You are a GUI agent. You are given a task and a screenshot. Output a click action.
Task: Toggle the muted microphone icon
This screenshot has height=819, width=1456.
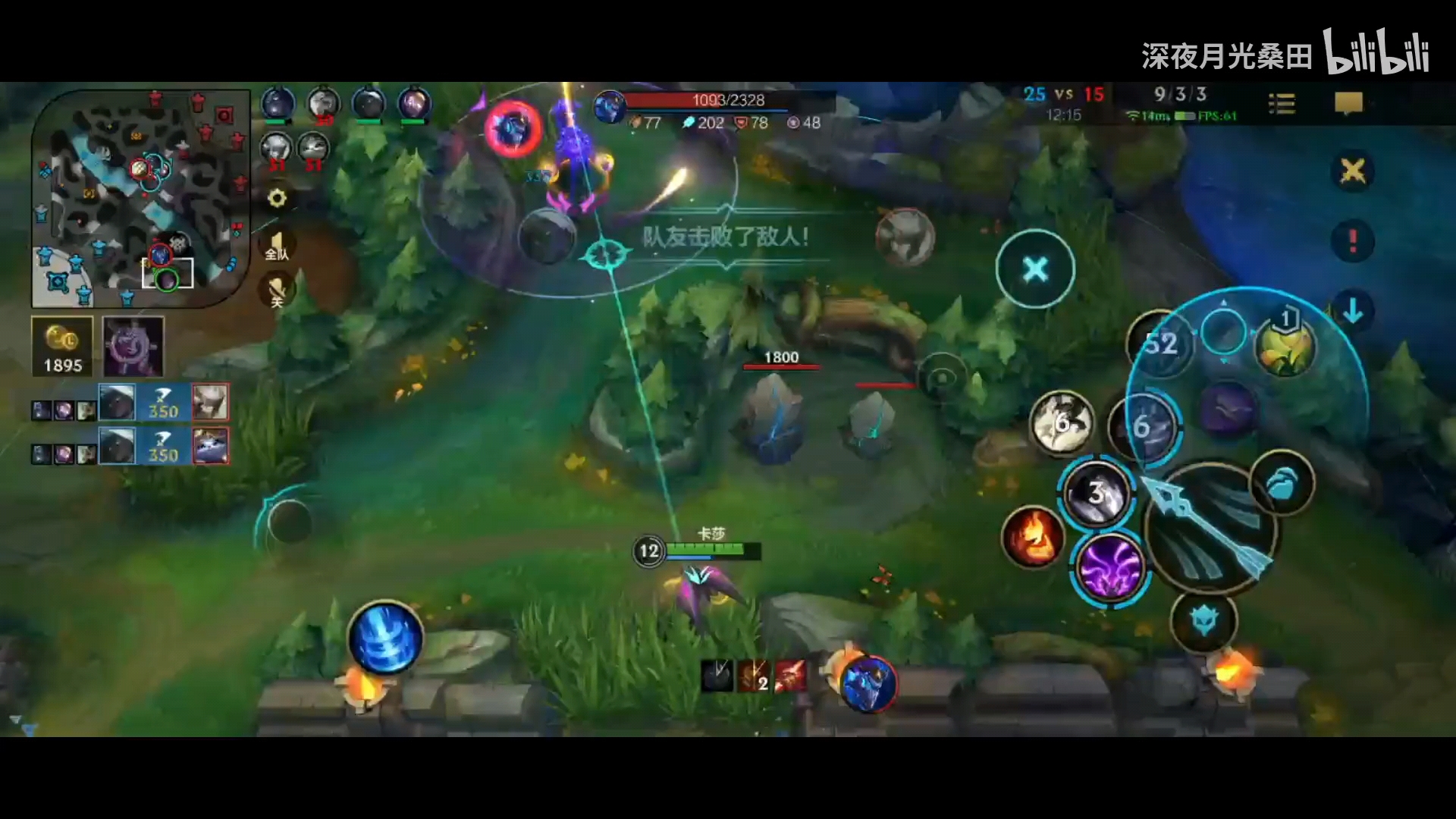[x=277, y=291]
